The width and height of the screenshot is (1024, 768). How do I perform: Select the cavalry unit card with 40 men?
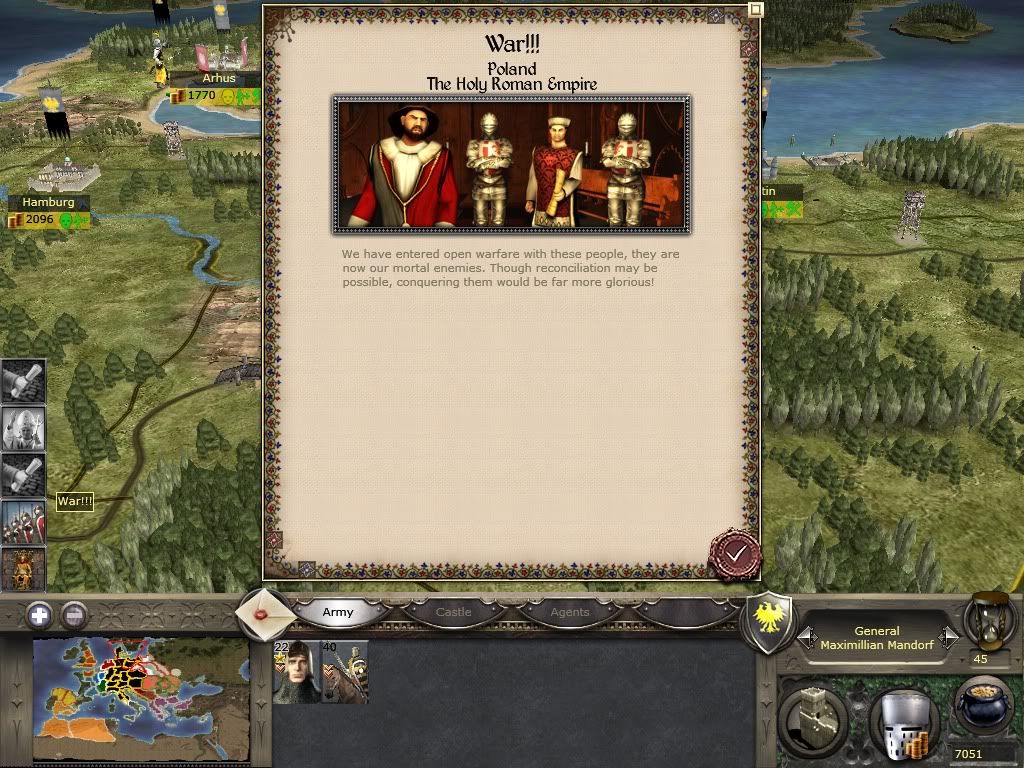344,672
